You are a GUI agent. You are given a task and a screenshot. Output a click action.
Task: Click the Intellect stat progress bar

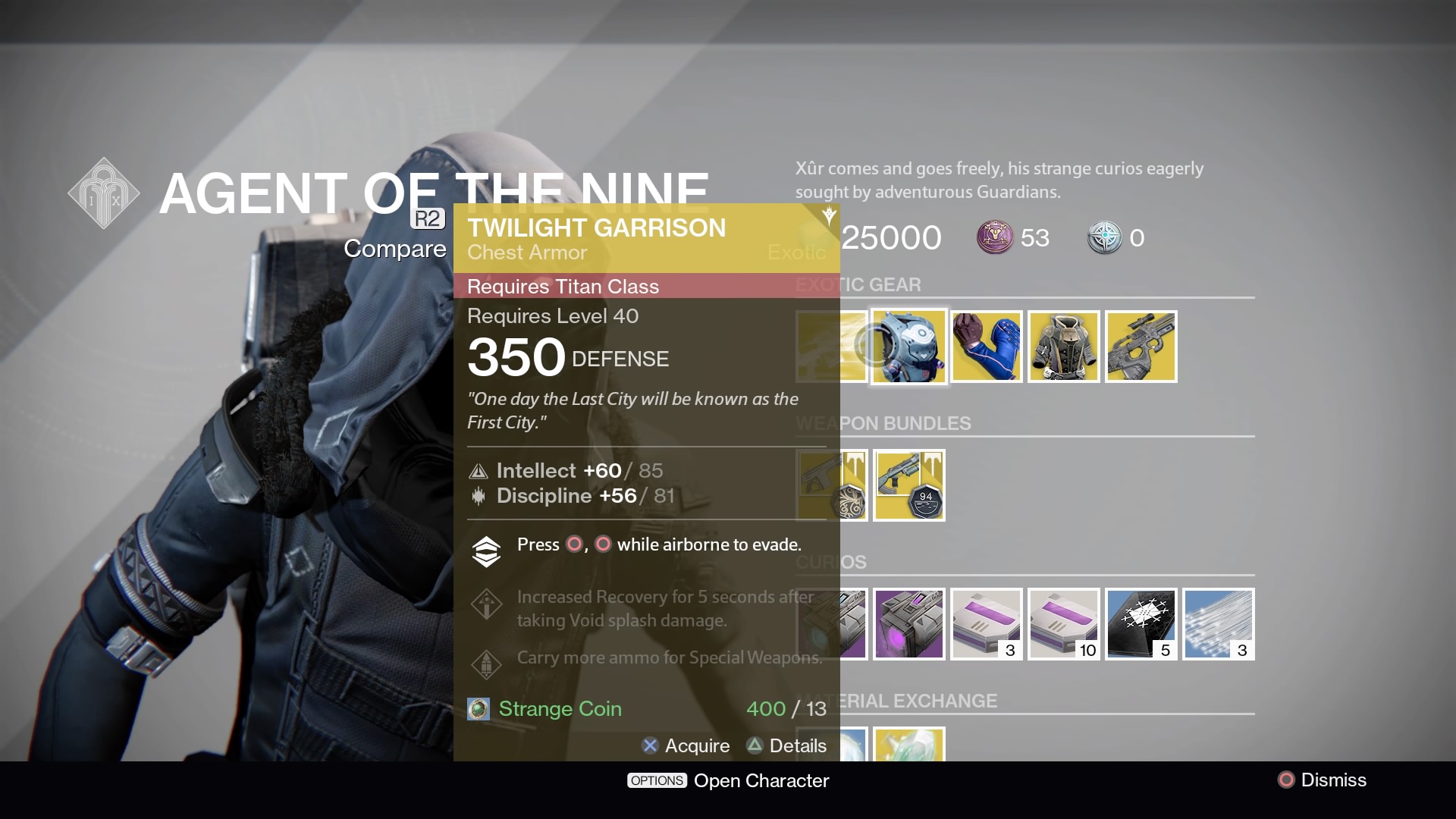pos(578,470)
